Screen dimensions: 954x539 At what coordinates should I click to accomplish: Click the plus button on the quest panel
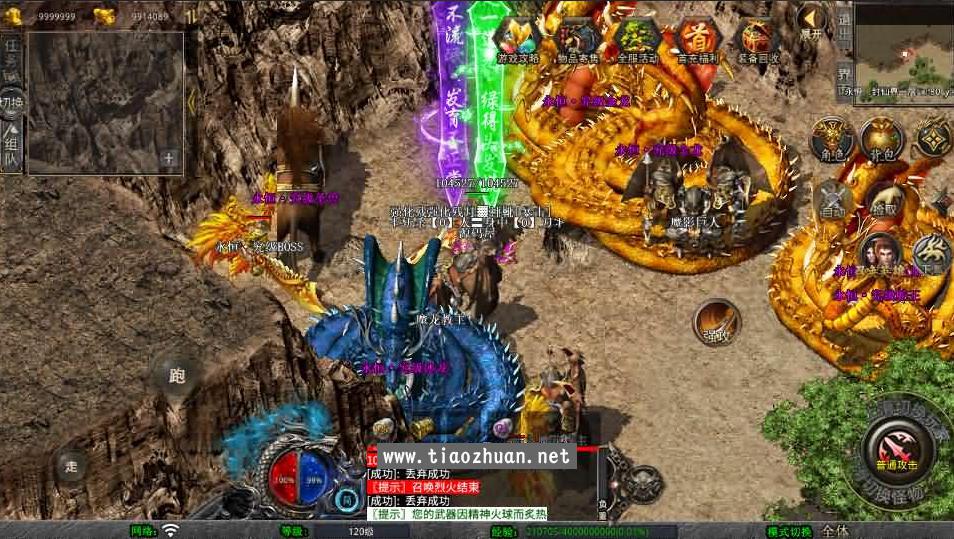tap(169, 158)
